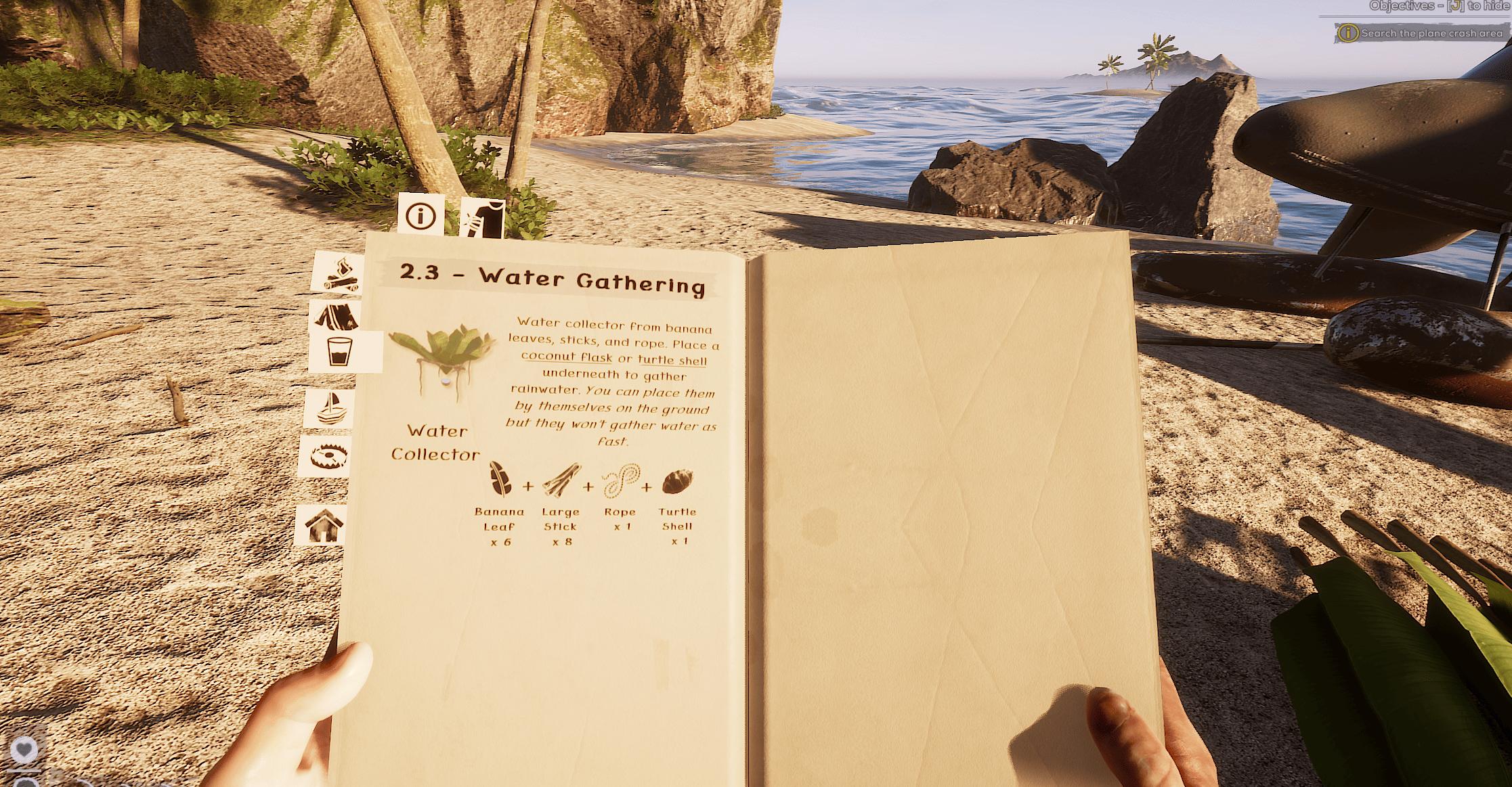Select the Search the plane crash area objective

click(x=1422, y=32)
